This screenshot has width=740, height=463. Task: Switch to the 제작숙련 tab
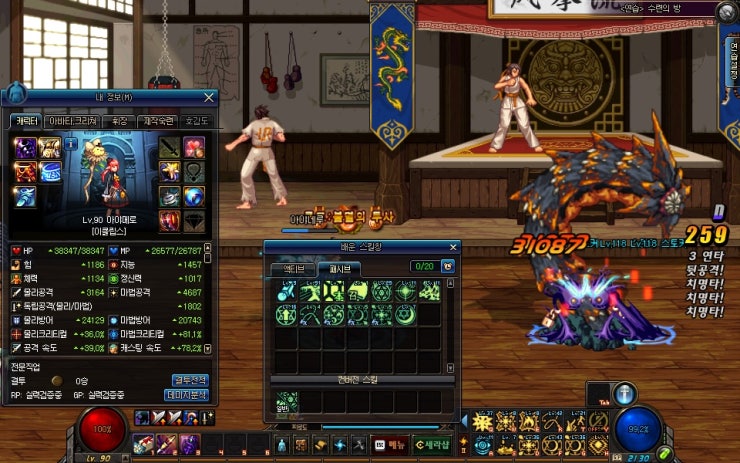point(157,121)
